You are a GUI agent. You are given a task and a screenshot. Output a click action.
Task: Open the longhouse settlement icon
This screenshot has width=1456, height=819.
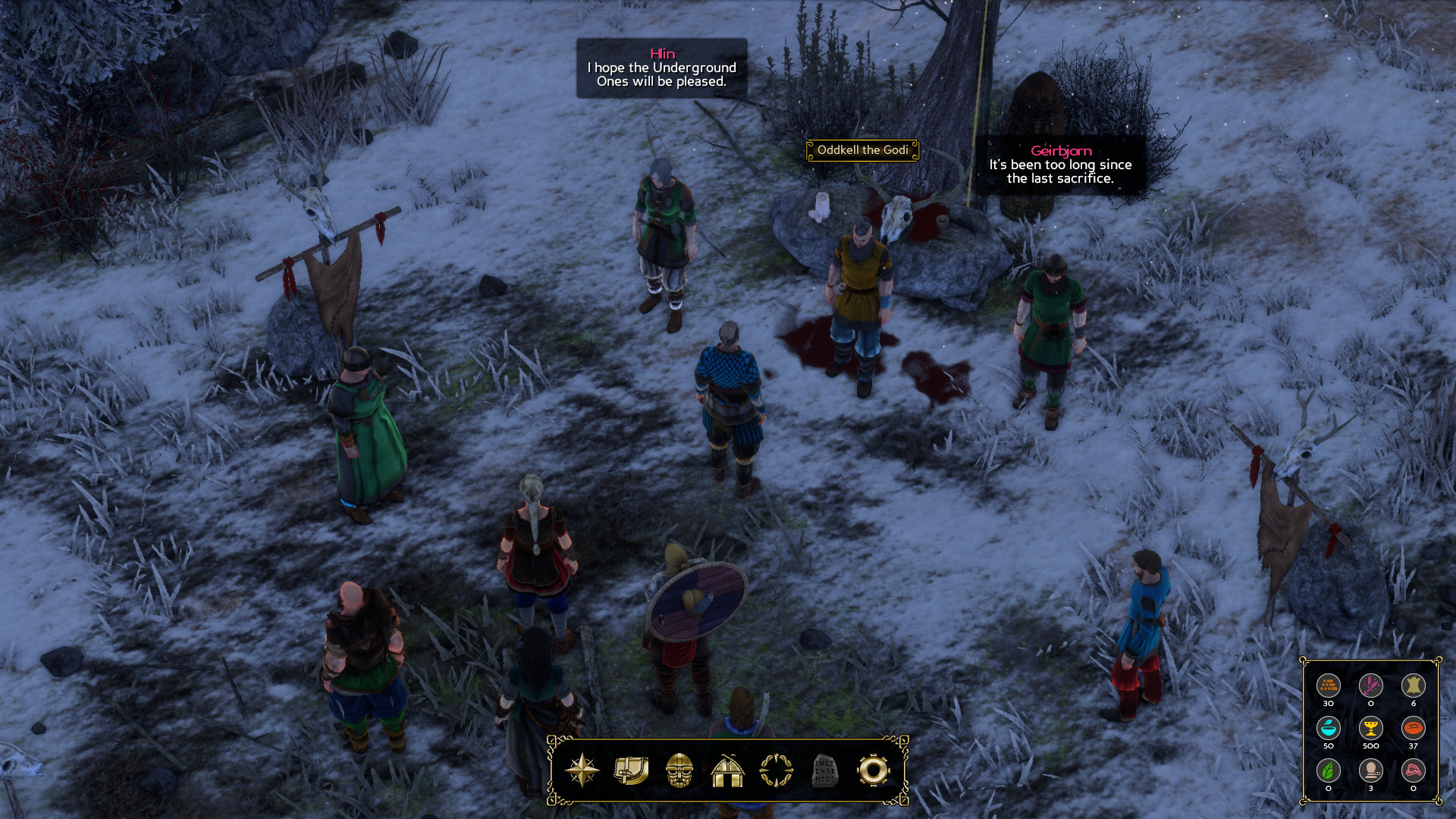click(x=727, y=770)
